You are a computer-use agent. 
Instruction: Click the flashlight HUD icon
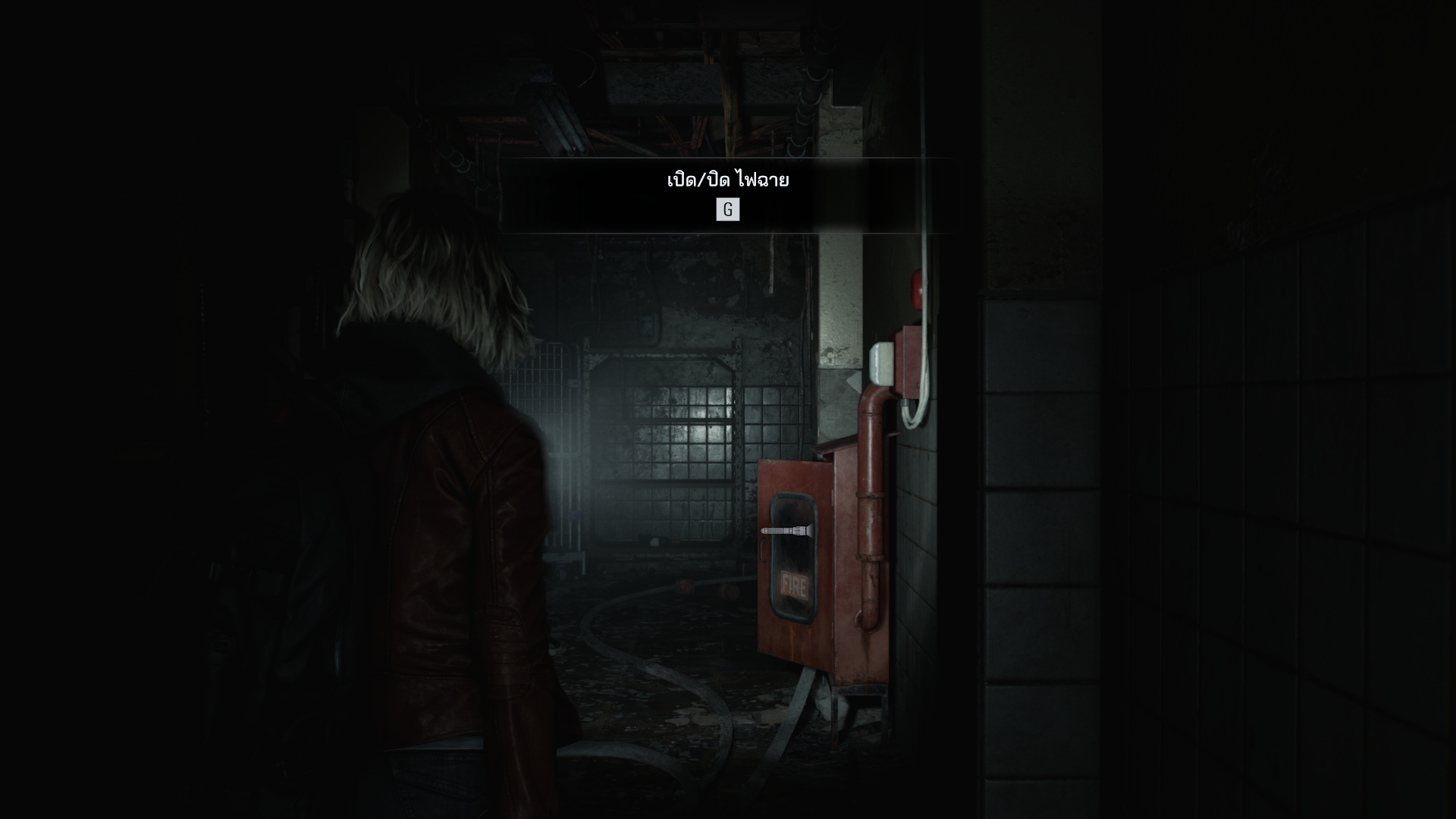[x=787, y=531]
